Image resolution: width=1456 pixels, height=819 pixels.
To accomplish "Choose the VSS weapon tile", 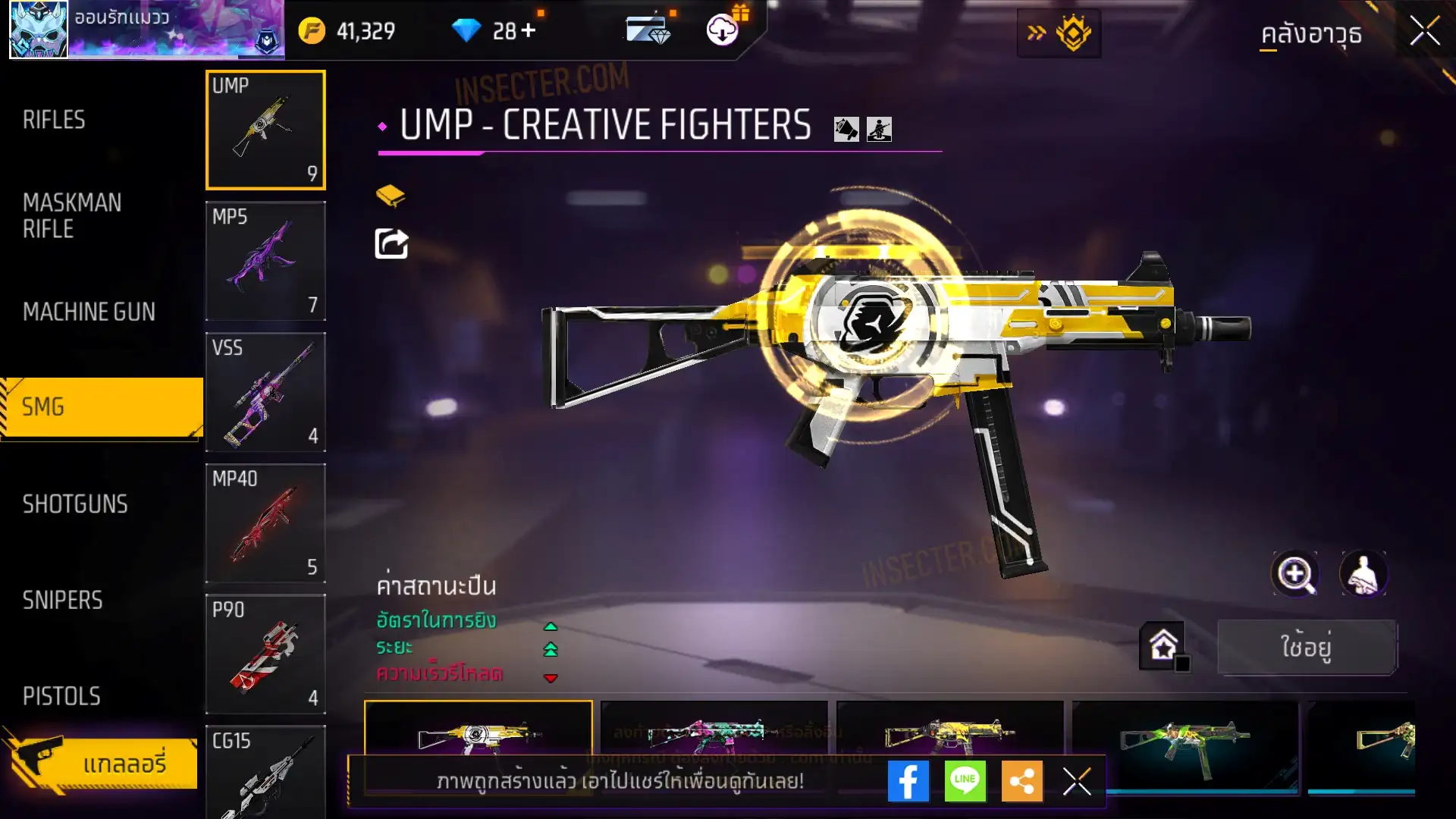I will (x=265, y=392).
